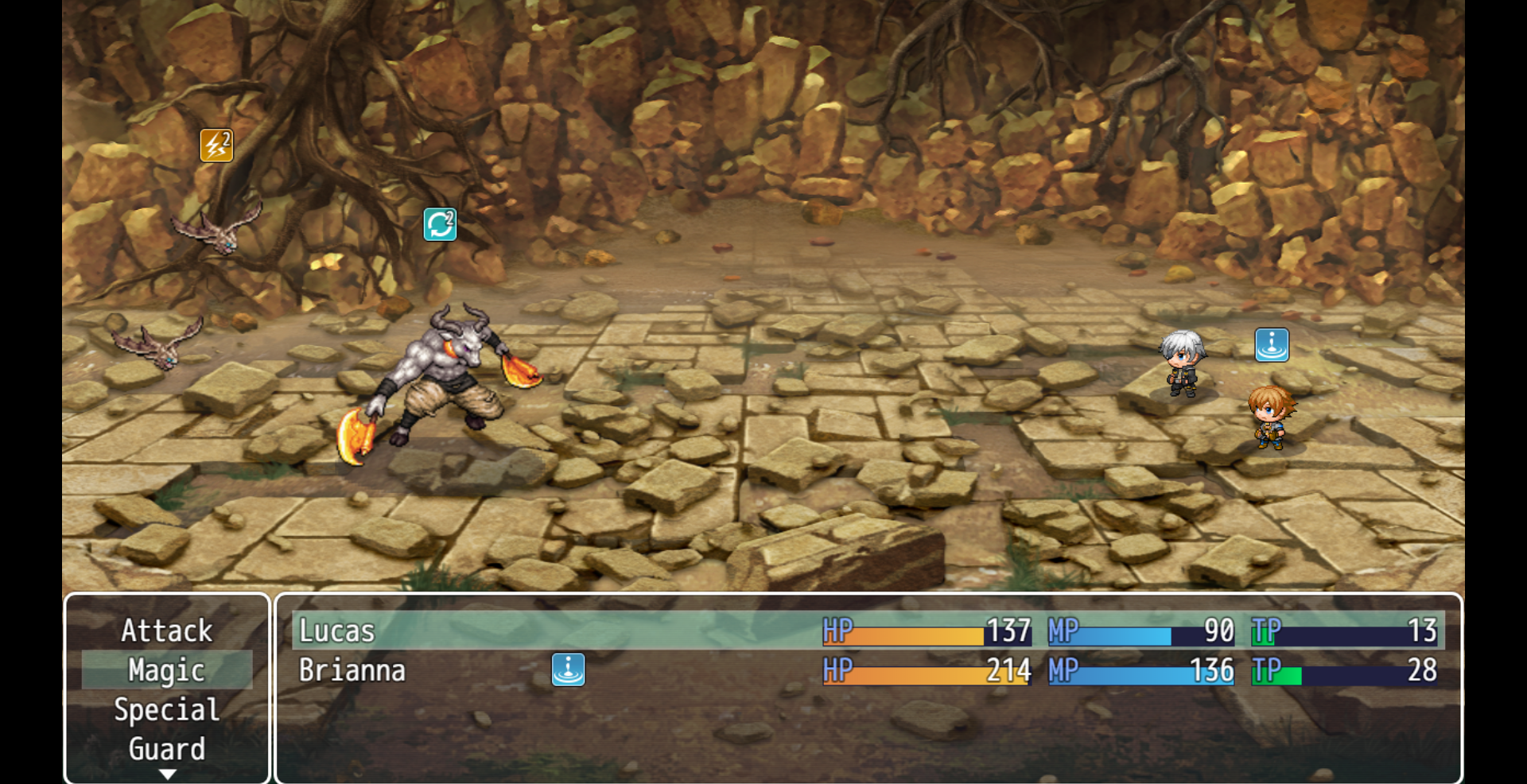The image size is (1527, 784).
Task: Select Lucas in the party status list
Action: tap(336, 631)
